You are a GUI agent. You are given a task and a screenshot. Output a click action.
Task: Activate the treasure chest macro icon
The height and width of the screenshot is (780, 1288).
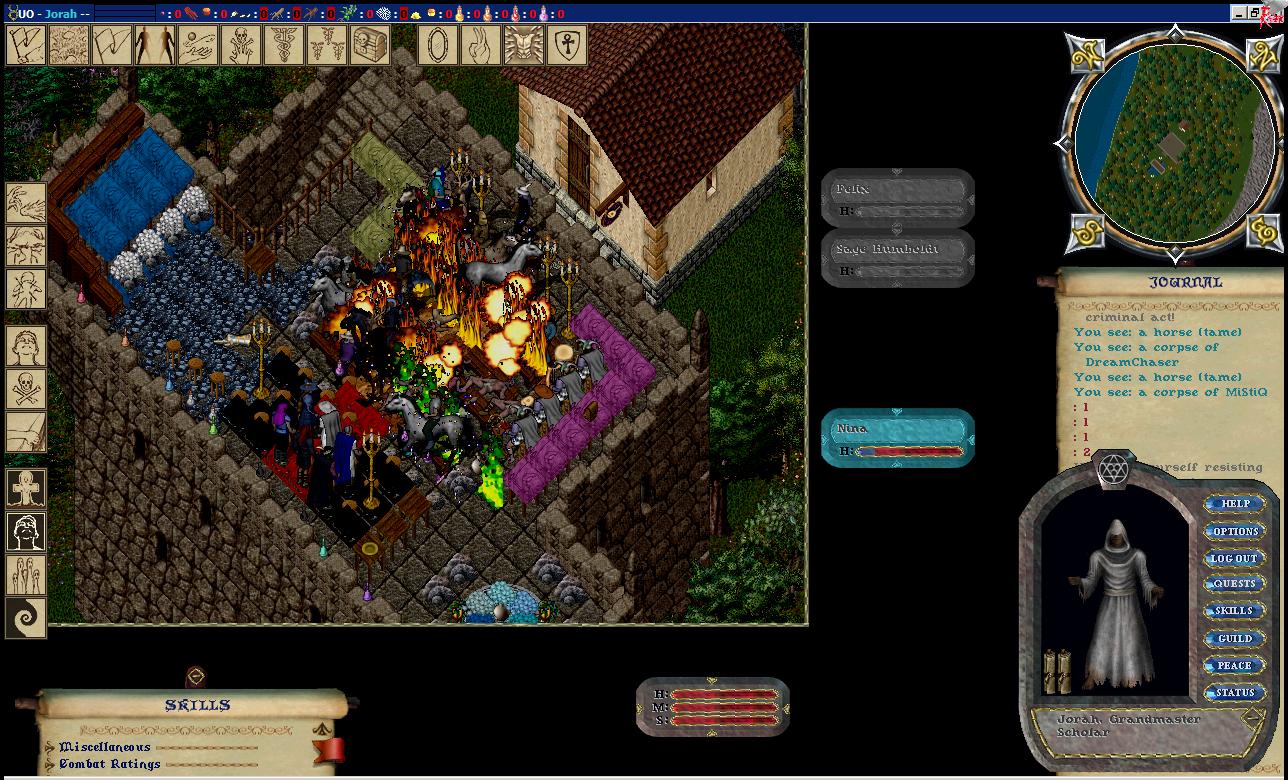[x=370, y=45]
